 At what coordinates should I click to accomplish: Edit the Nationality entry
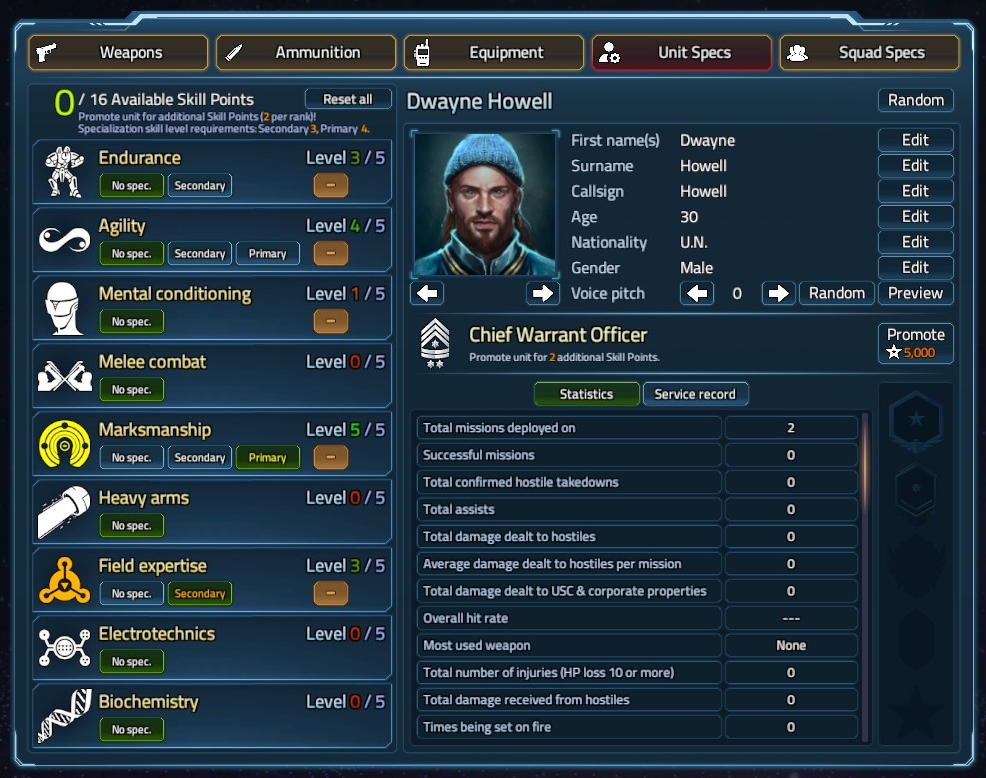pyautogui.click(x=915, y=242)
